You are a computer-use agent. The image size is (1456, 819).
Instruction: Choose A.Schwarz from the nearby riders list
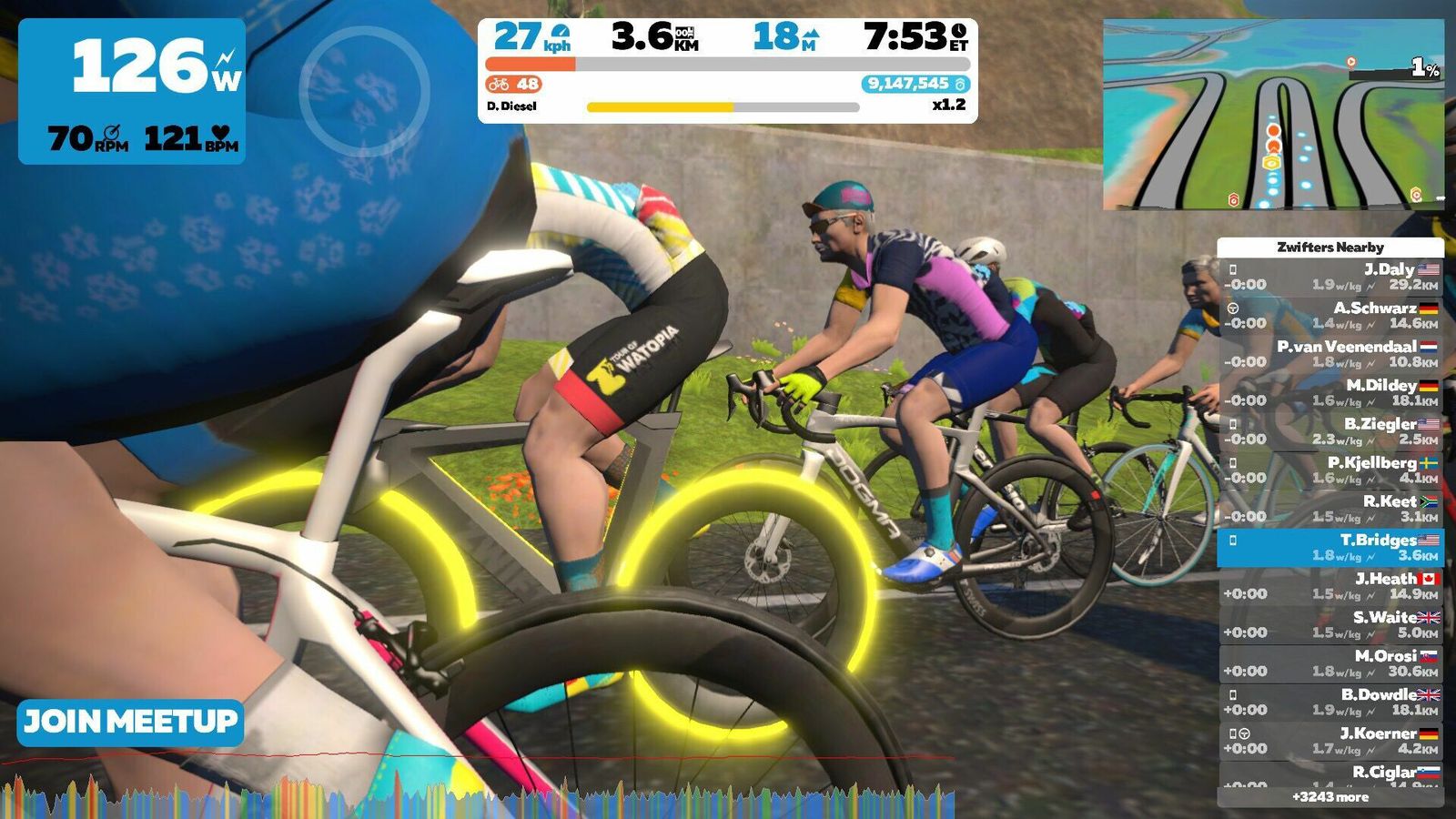click(x=1330, y=315)
